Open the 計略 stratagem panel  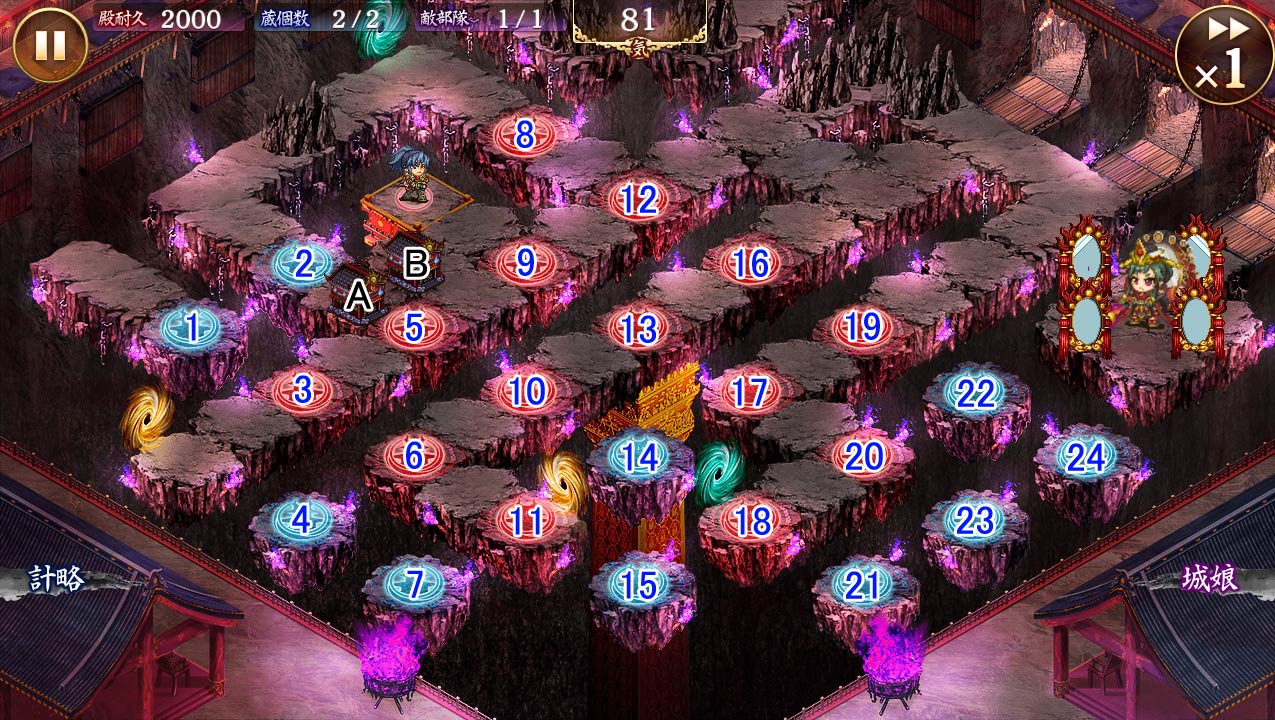56,579
